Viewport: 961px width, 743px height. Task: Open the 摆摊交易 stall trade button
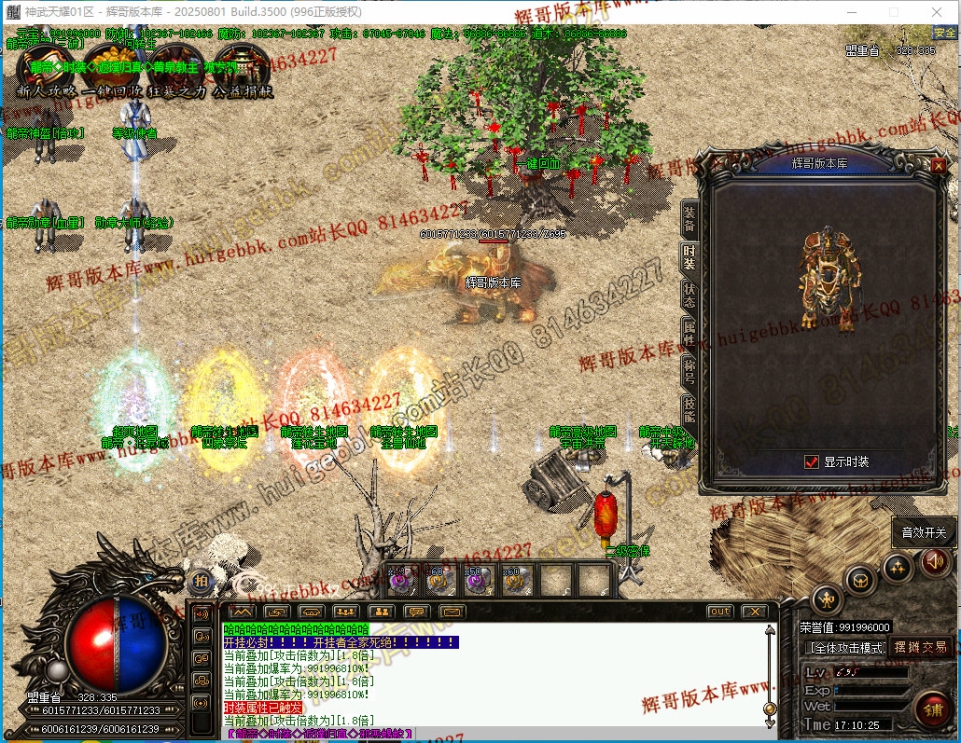click(x=920, y=647)
